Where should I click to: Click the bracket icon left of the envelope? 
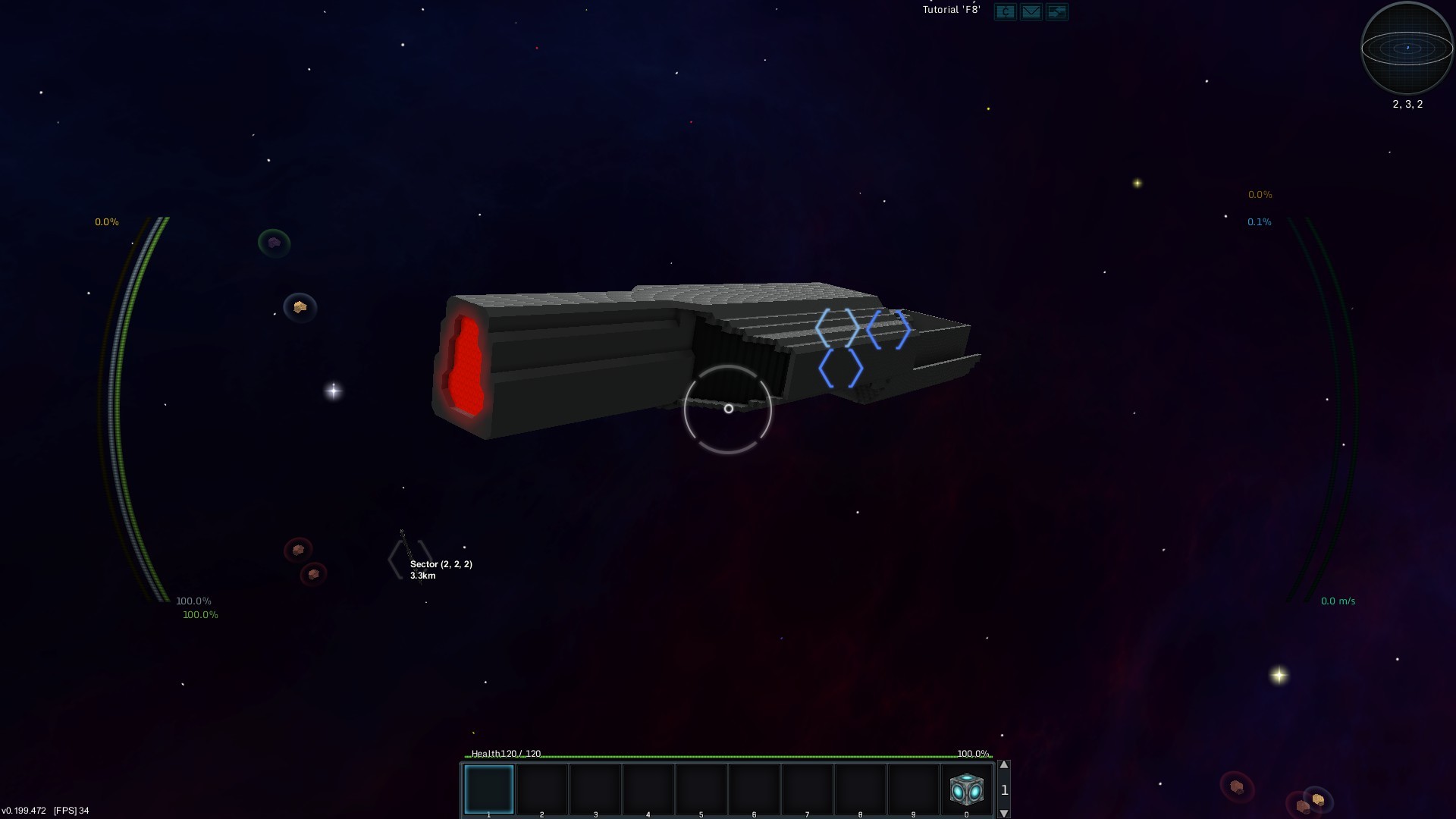1005,11
